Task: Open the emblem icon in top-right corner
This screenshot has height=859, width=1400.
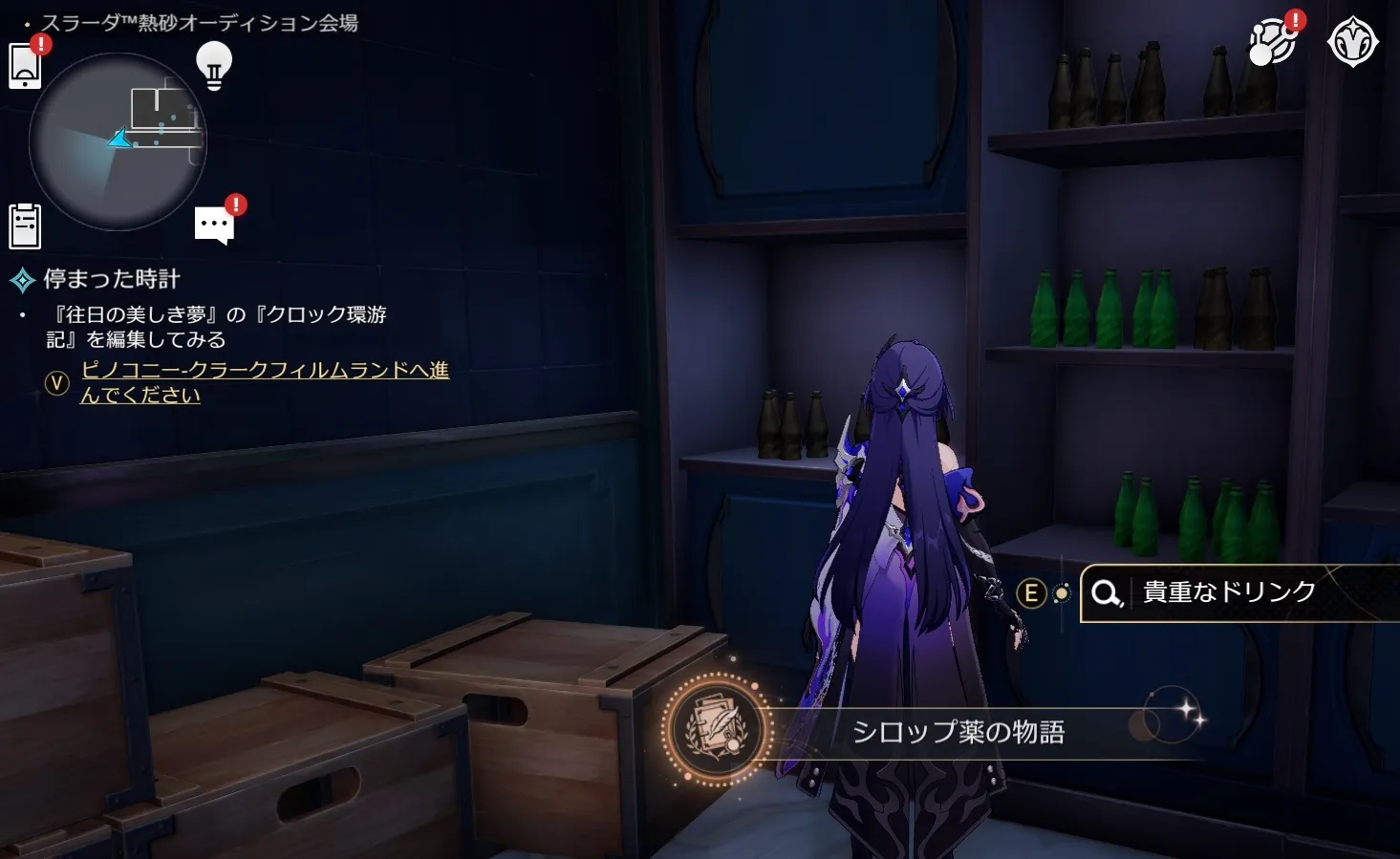Action: pos(1352,43)
